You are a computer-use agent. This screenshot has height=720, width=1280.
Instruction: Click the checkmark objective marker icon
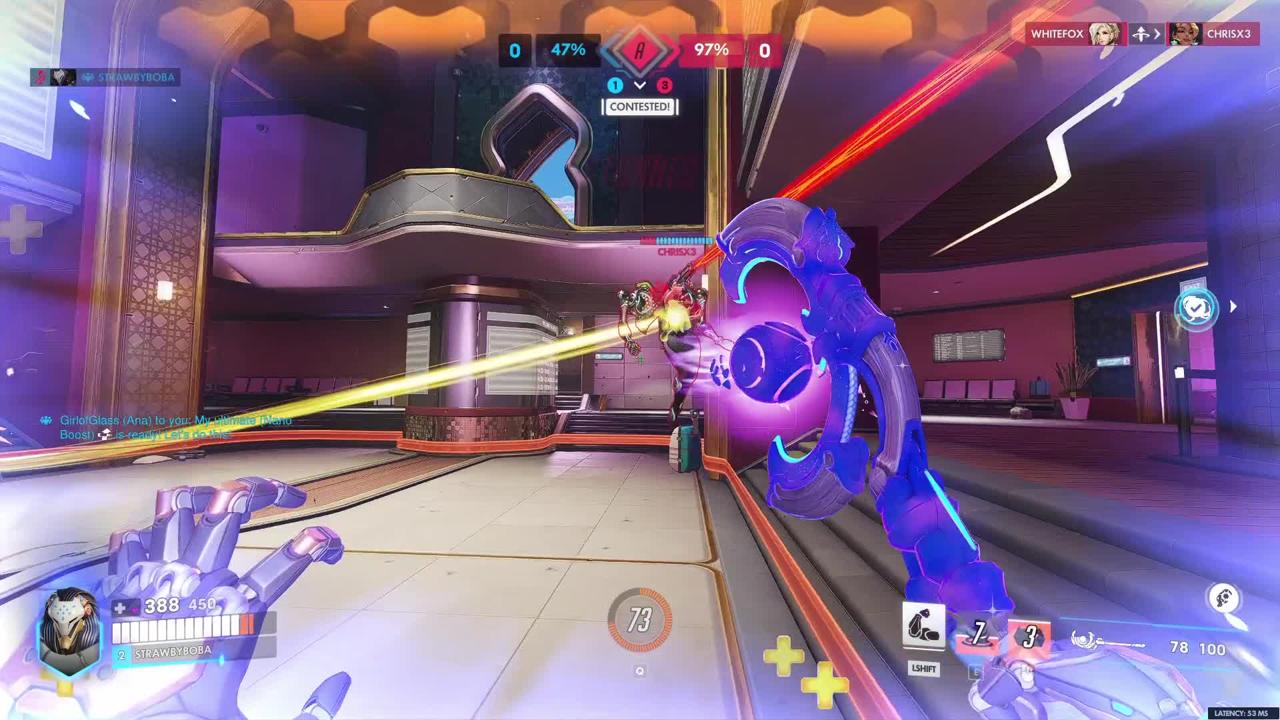[x=1197, y=308]
